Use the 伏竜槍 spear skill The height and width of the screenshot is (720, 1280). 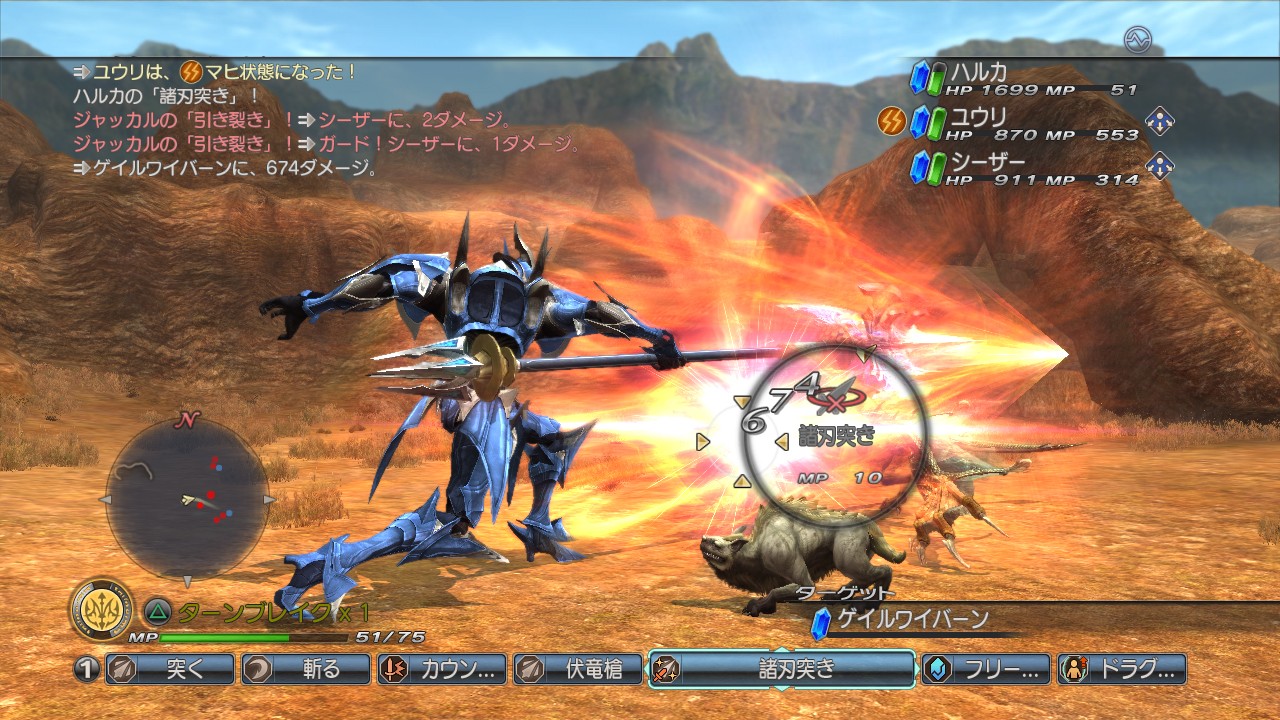click(x=578, y=669)
